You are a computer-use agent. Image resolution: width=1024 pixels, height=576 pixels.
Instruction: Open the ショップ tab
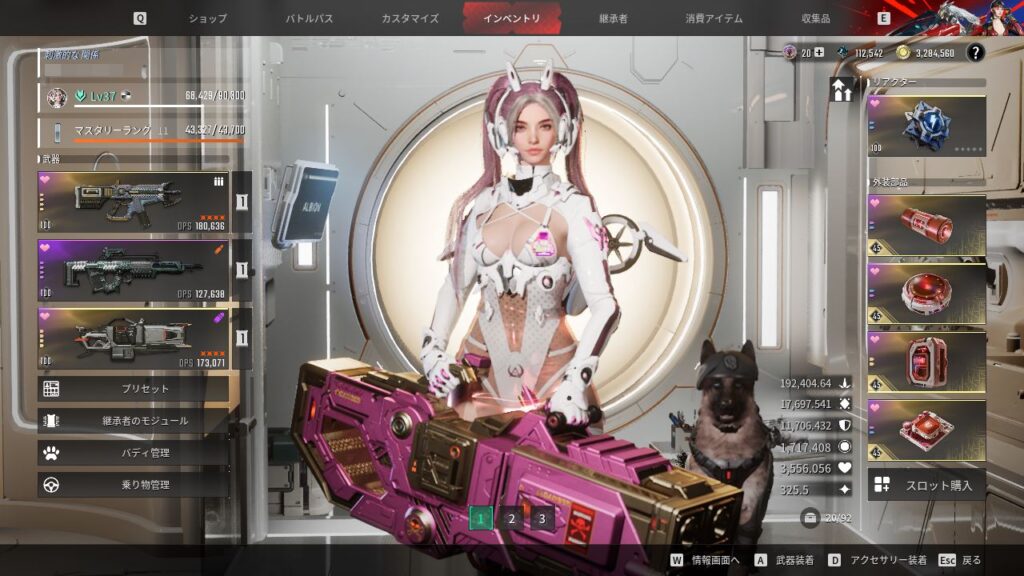click(x=208, y=18)
